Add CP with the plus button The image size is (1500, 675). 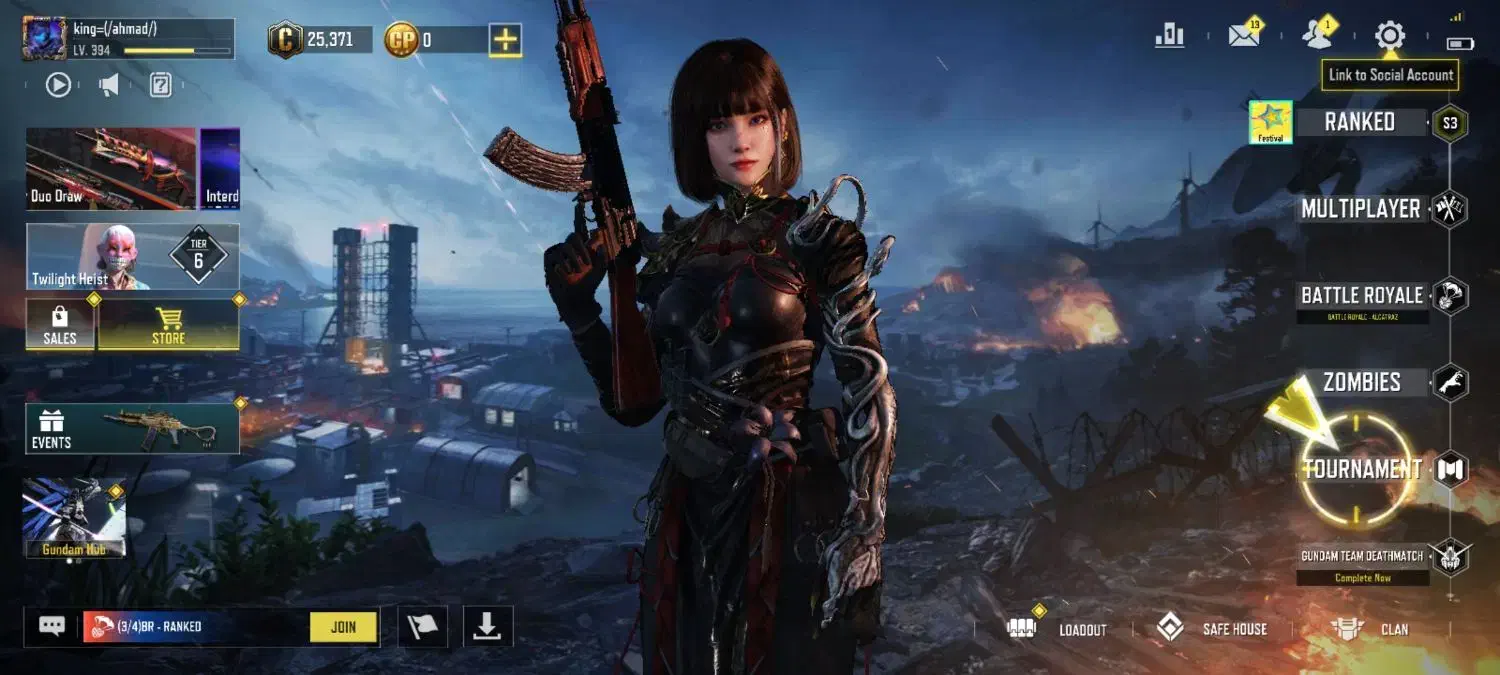point(505,40)
